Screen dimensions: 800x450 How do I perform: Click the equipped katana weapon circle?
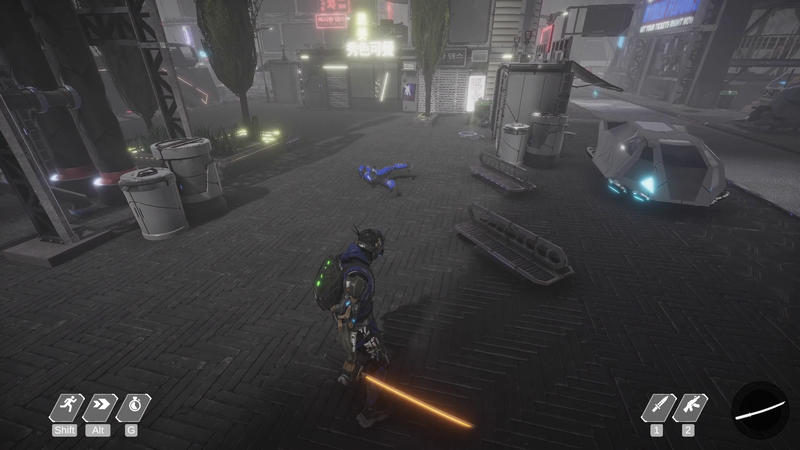coord(759,410)
